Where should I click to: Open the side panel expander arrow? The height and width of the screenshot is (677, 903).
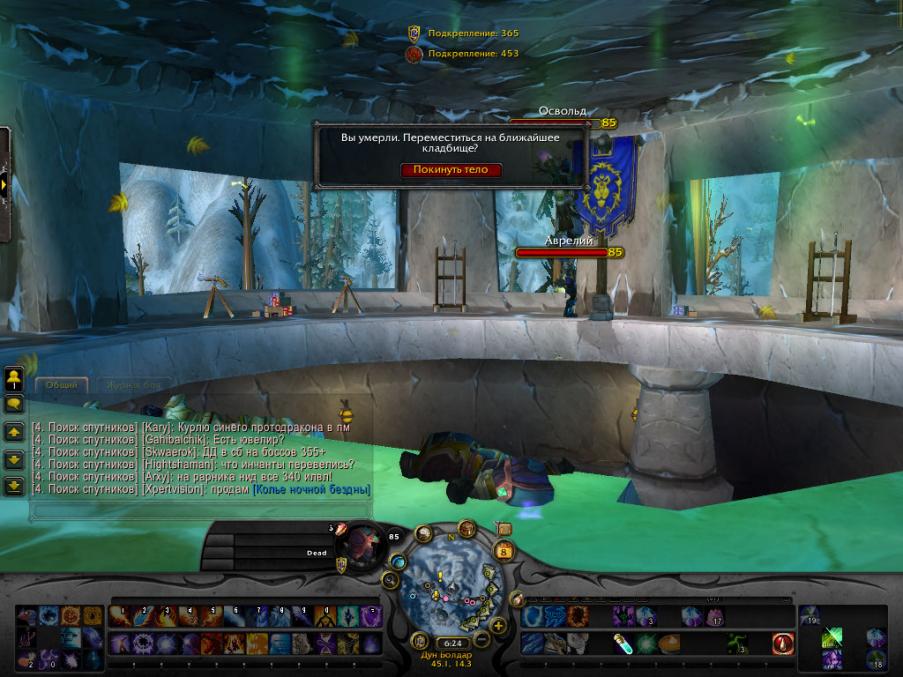pos(4,185)
